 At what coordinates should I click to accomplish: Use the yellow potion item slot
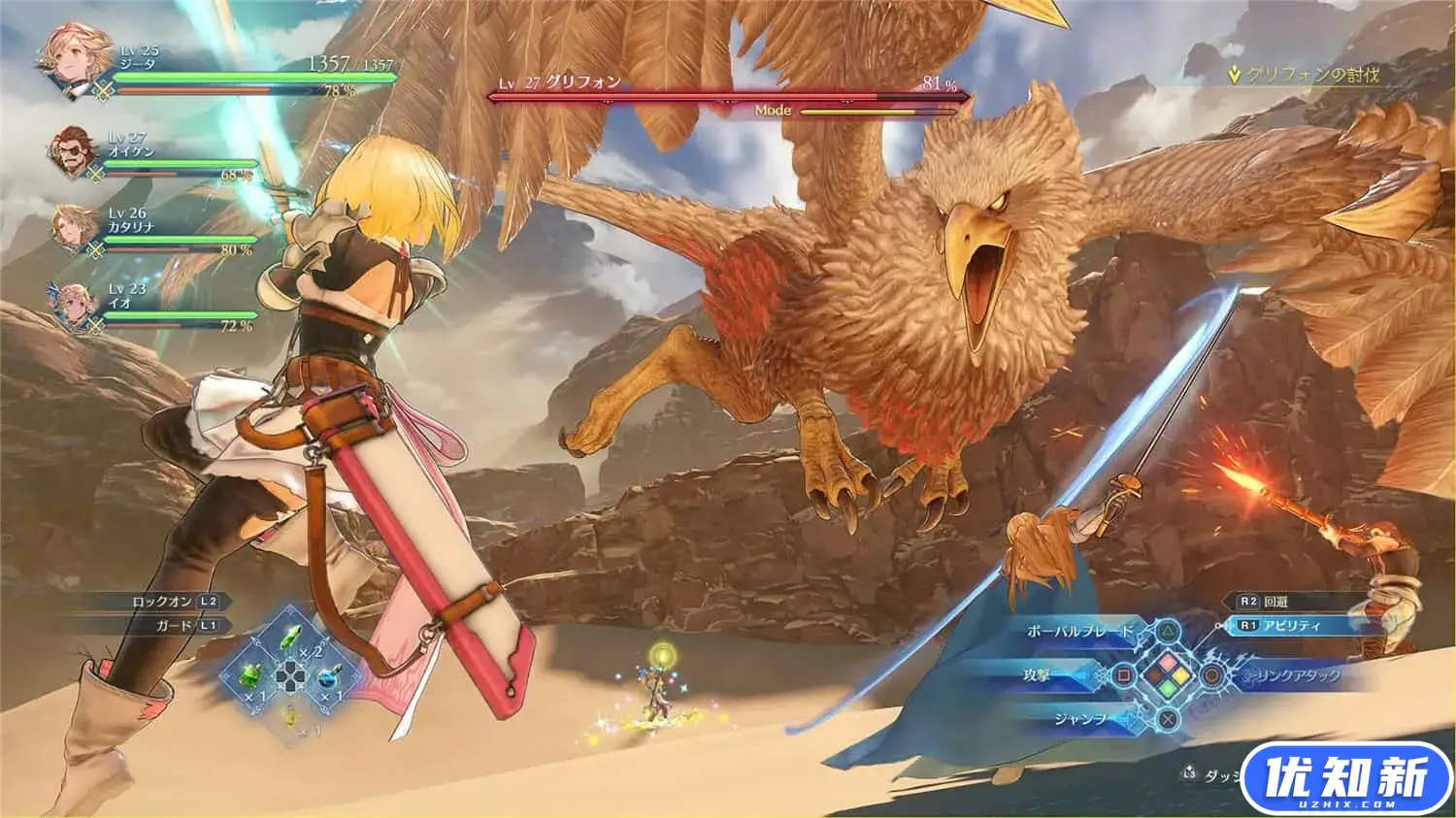[x=290, y=716]
